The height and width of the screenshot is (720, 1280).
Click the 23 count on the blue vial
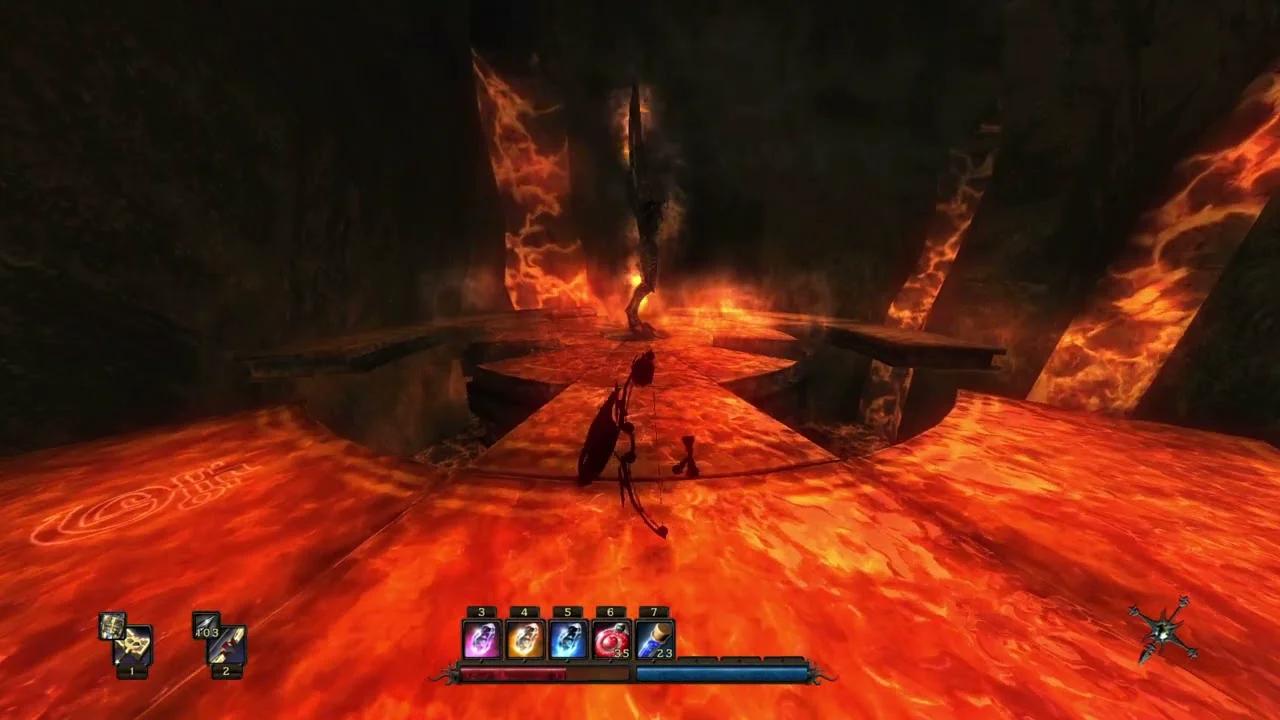664,652
